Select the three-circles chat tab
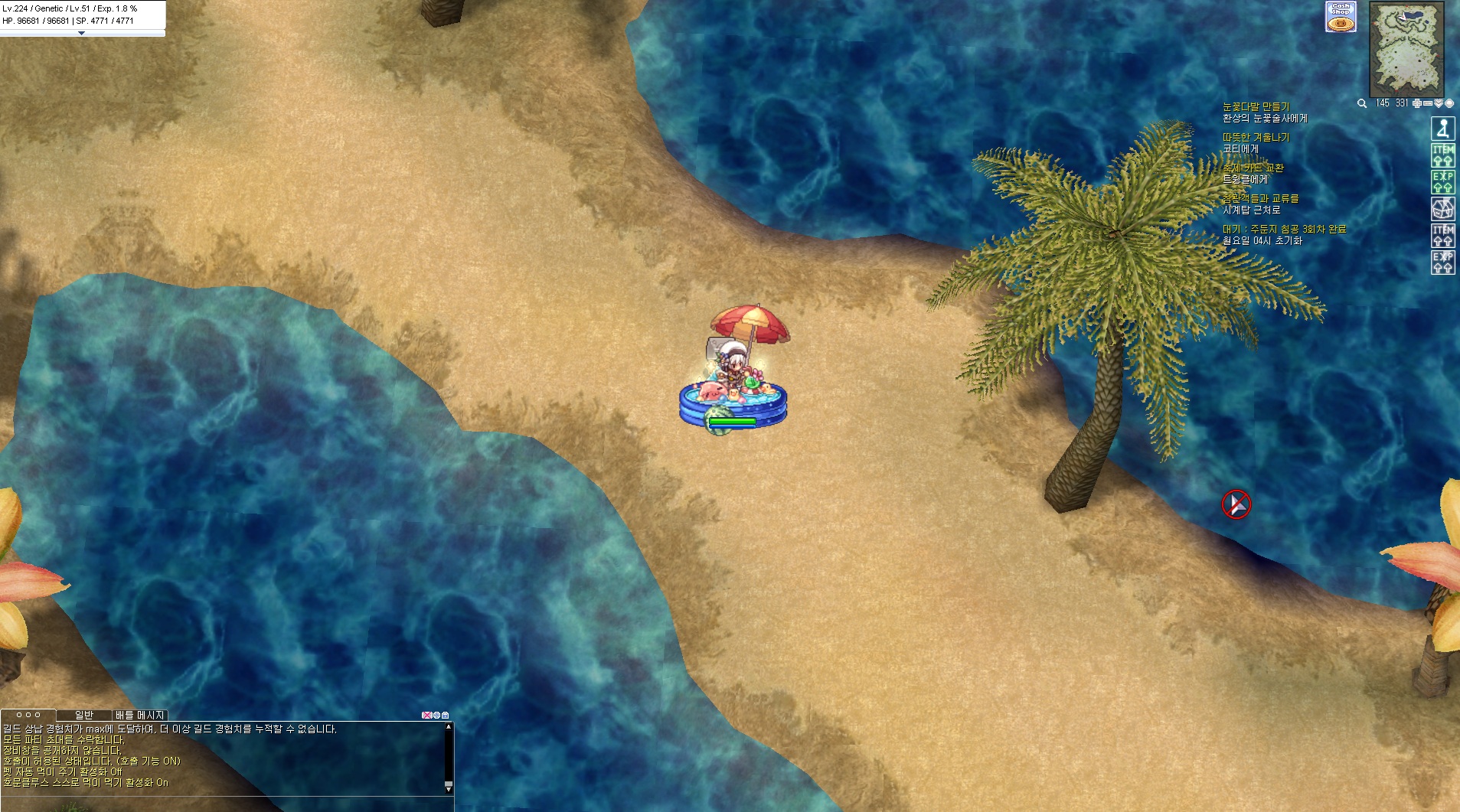1460x812 pixels. click(x=28, y=715)
